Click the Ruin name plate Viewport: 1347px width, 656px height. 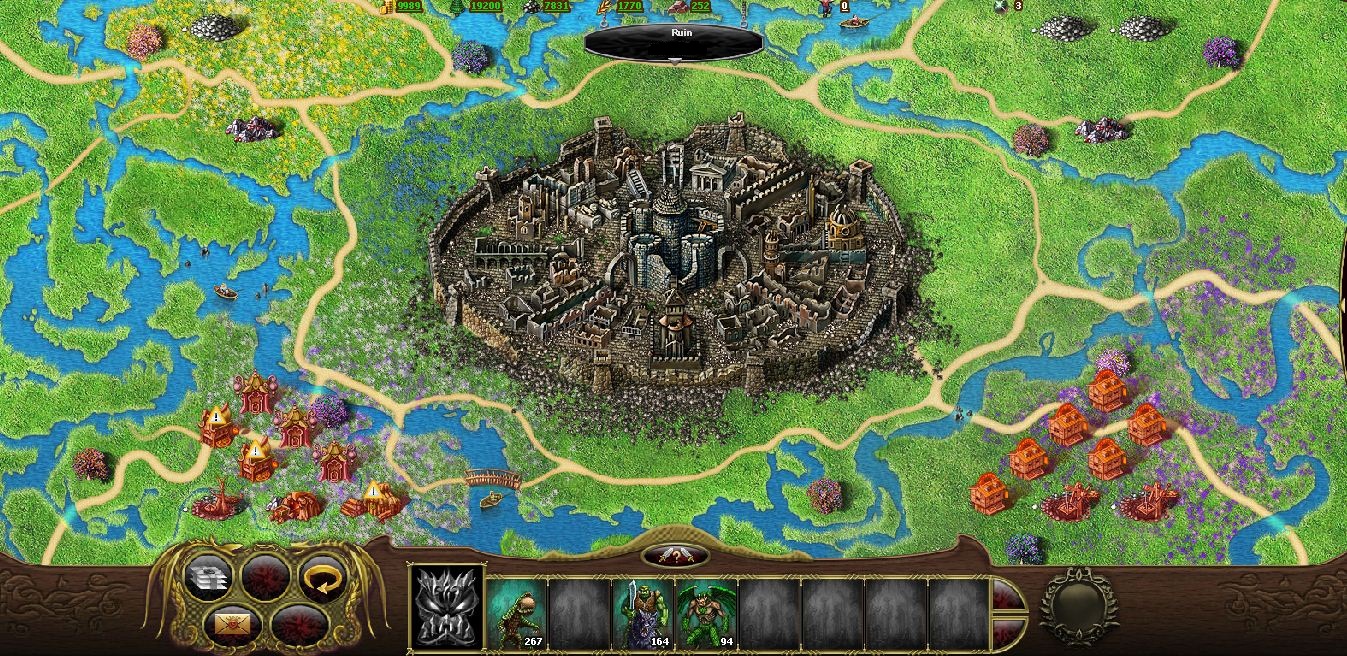[x=675, y=40]
